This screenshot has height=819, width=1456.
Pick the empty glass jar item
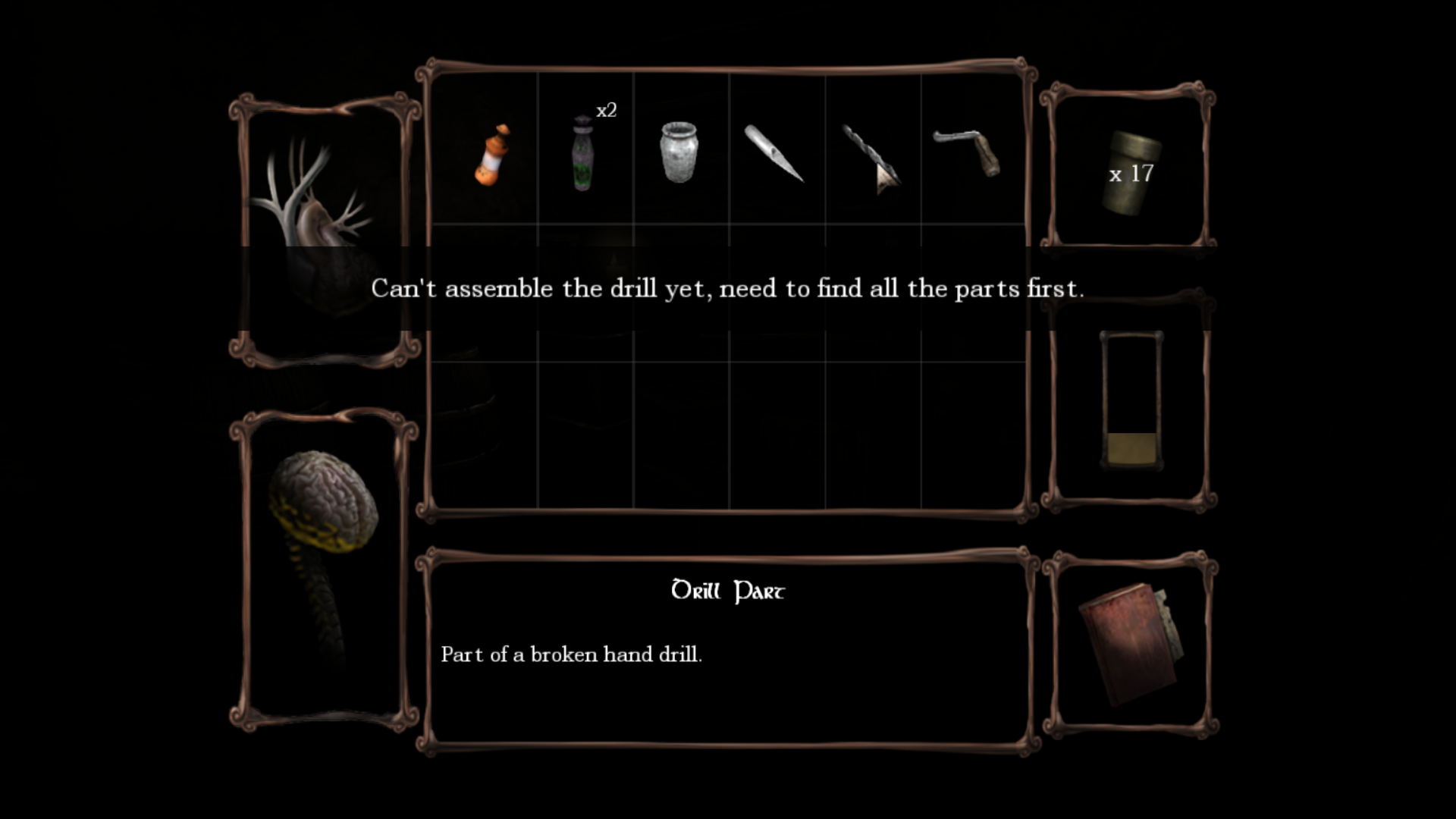(x=679, y=152)
